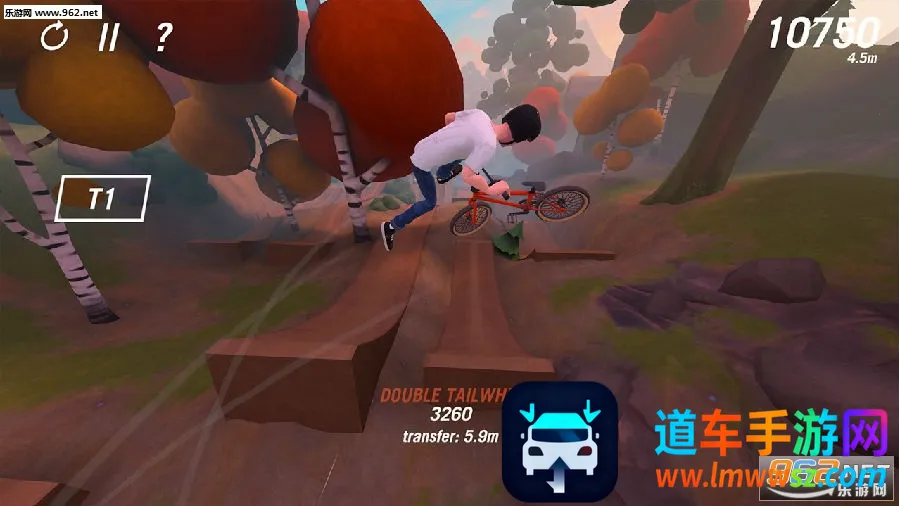Open the blue car app icon overlay
The height and width of the screenshot is (506, 899).
pos(559,441)
